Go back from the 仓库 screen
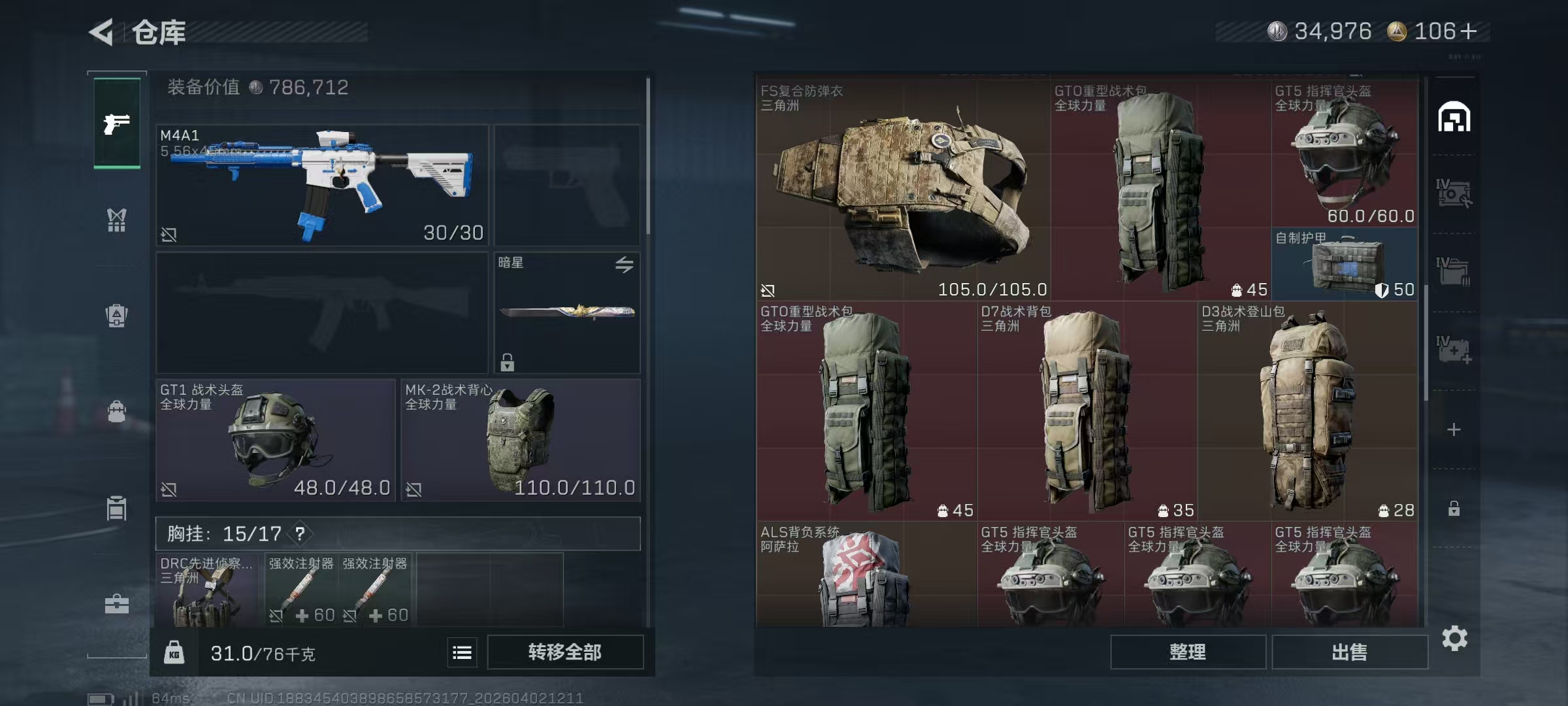 (103, 32)
